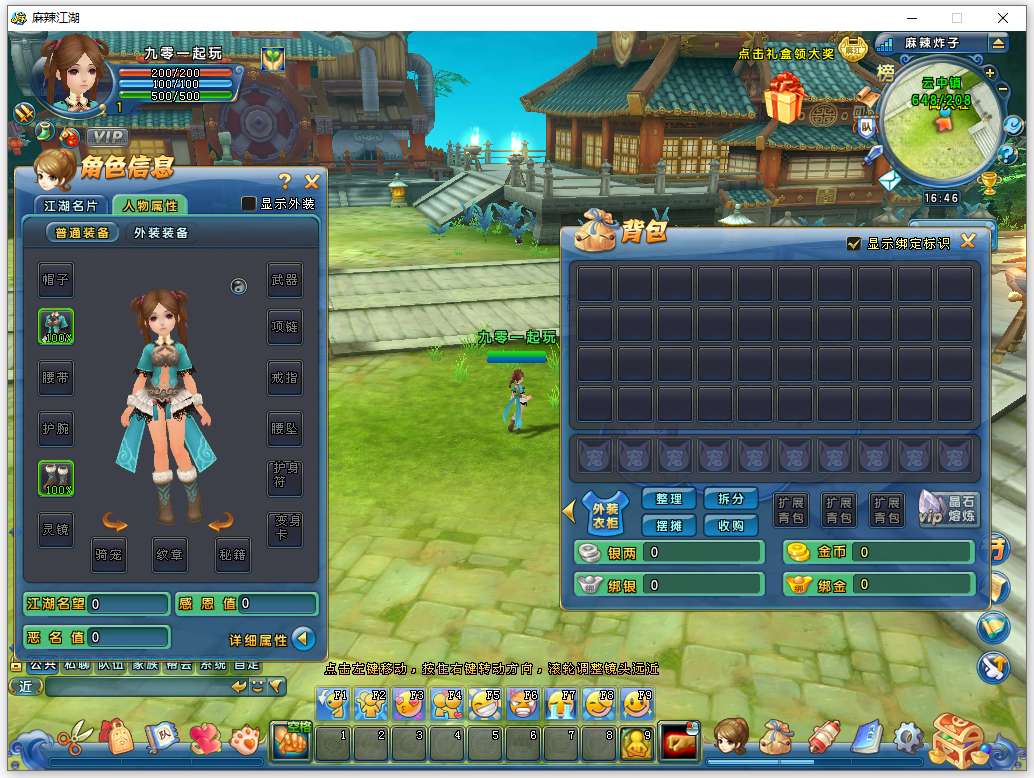The width and height of the screenshot is (1034, 778).
Task: Open 晶石熔炼 VIP crystal smelting
Action: [x=948, y=509]
